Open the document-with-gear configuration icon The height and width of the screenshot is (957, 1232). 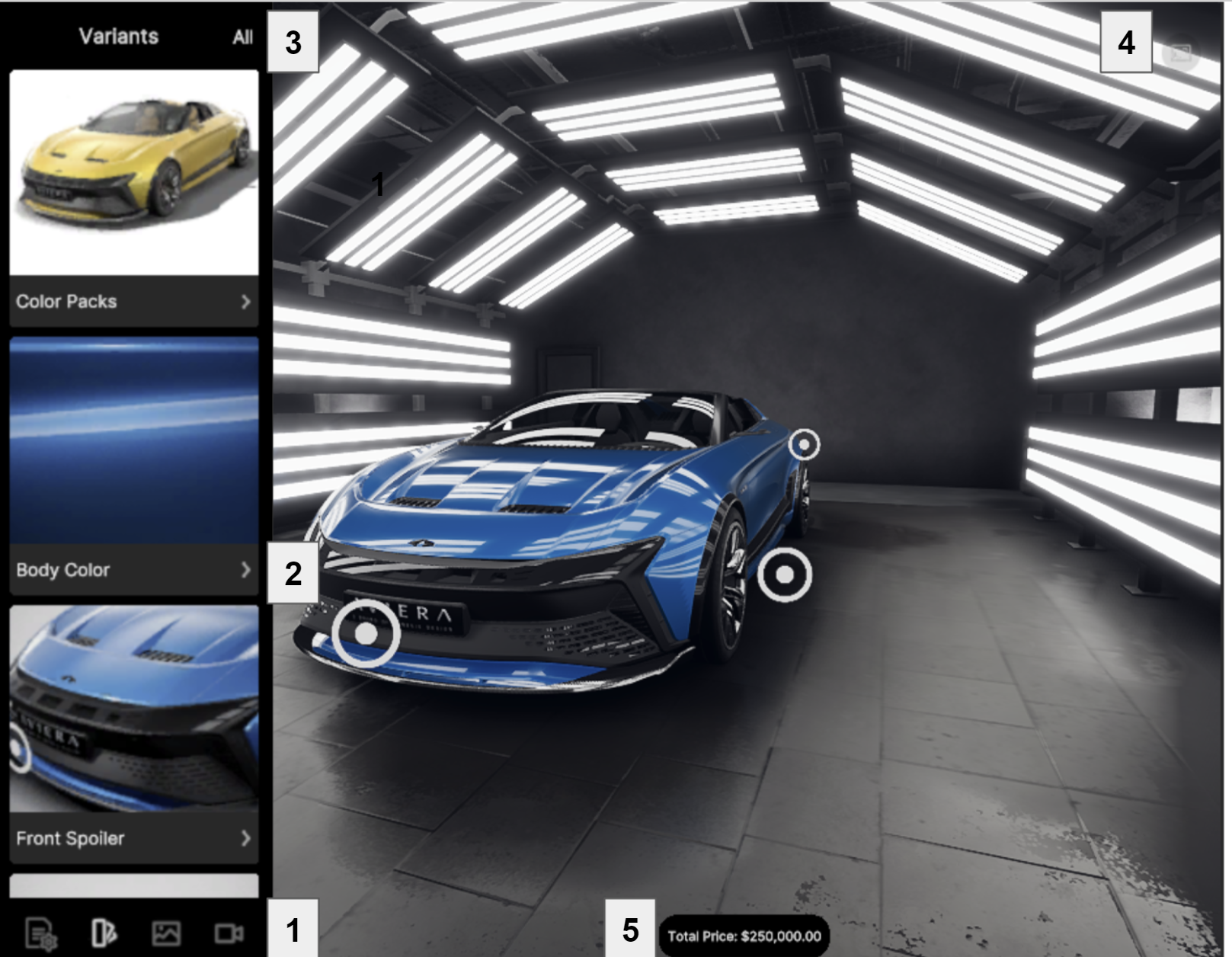(40, 933)
